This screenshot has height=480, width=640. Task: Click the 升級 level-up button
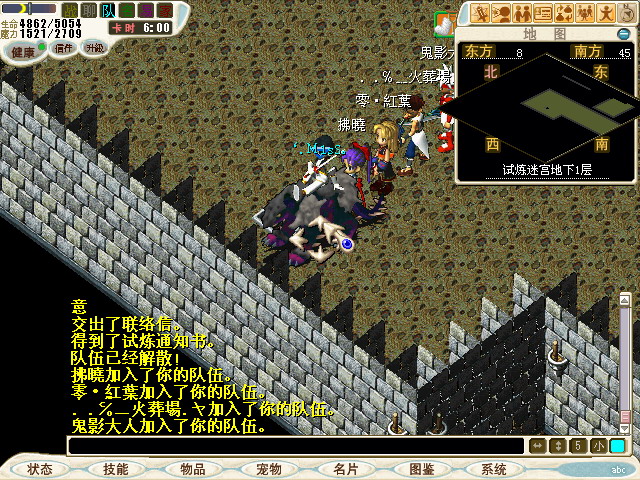click(x=94, y=47)
